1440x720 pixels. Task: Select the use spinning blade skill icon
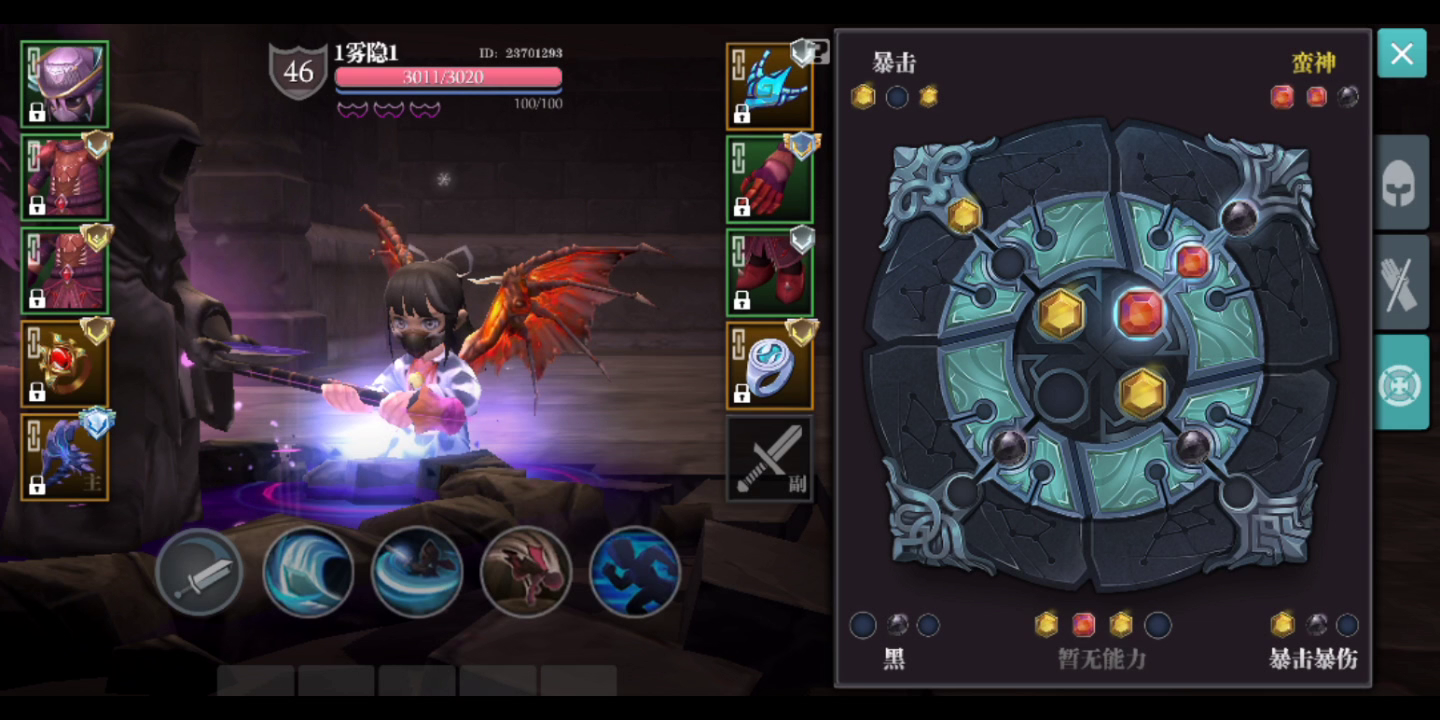[x=417, y=572]
